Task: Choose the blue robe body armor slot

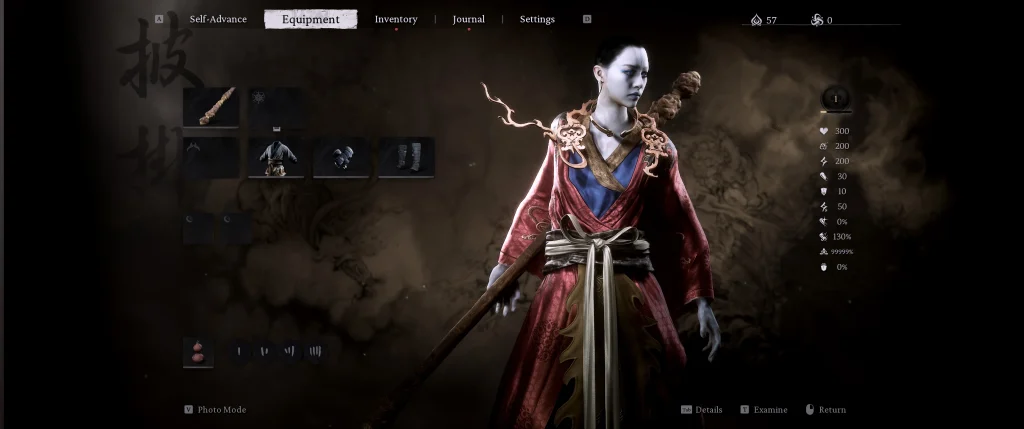Action: [276, 158]
